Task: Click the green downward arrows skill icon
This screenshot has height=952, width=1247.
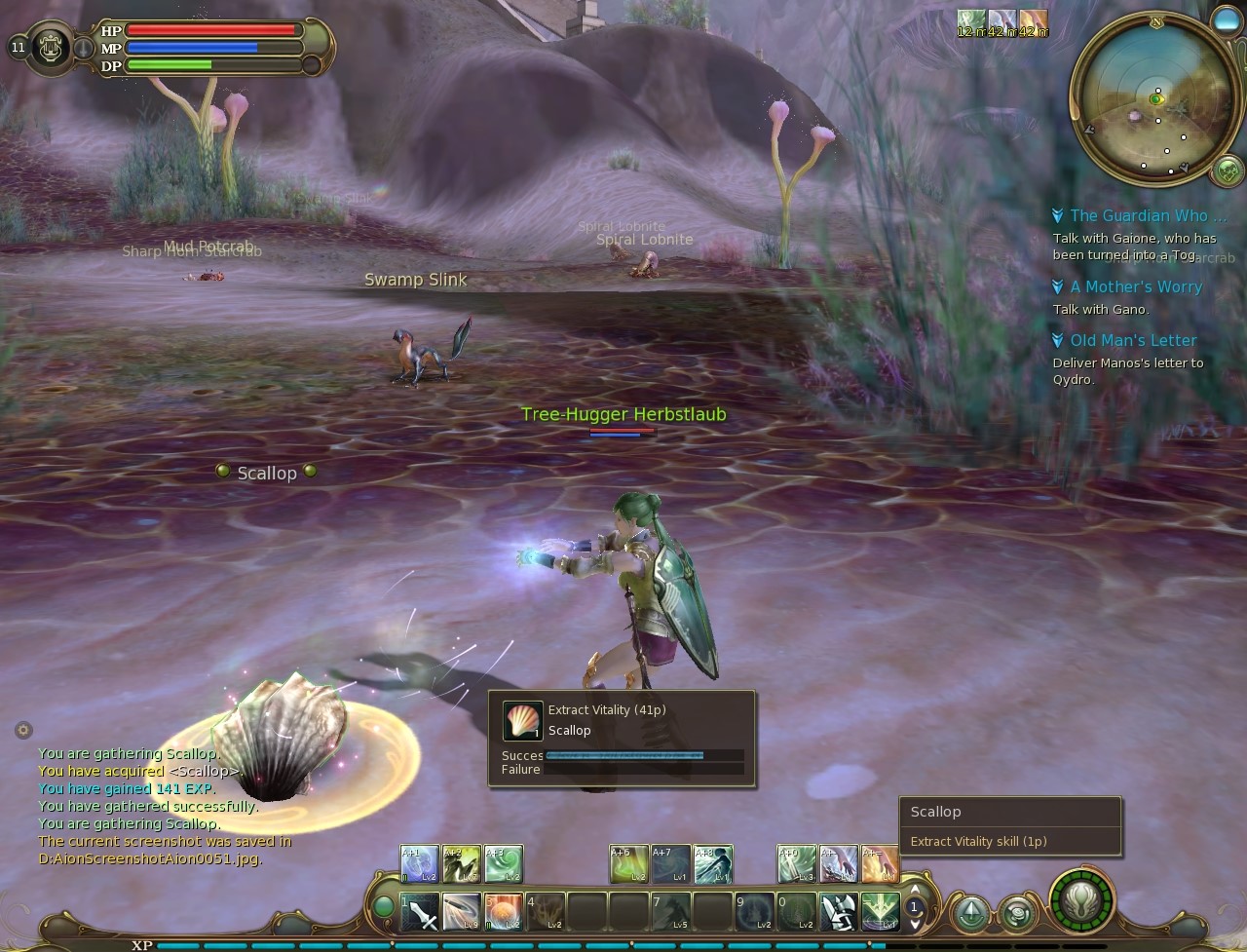Action: point(880,912)
